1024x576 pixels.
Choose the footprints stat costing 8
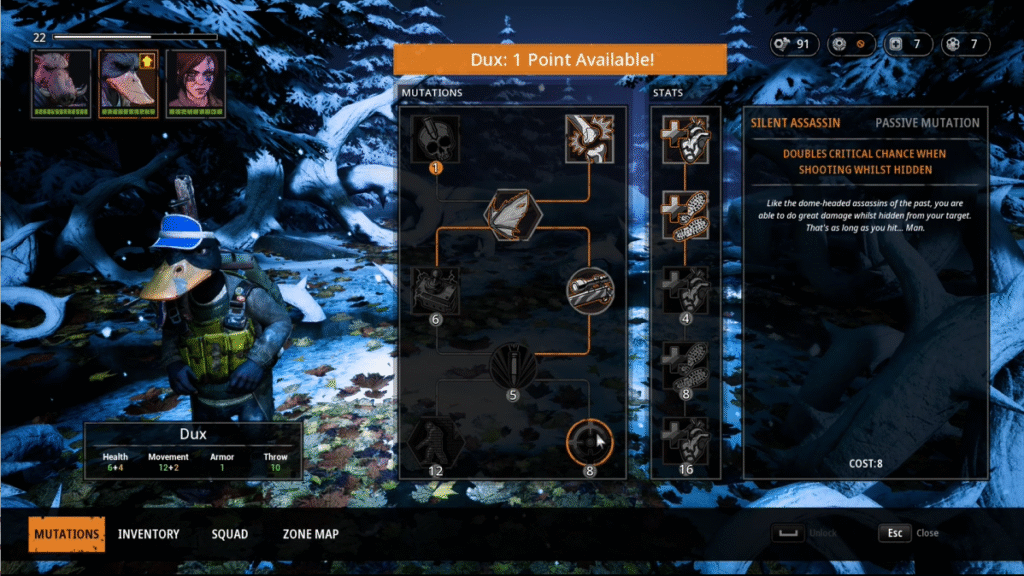tap(686, 365)
